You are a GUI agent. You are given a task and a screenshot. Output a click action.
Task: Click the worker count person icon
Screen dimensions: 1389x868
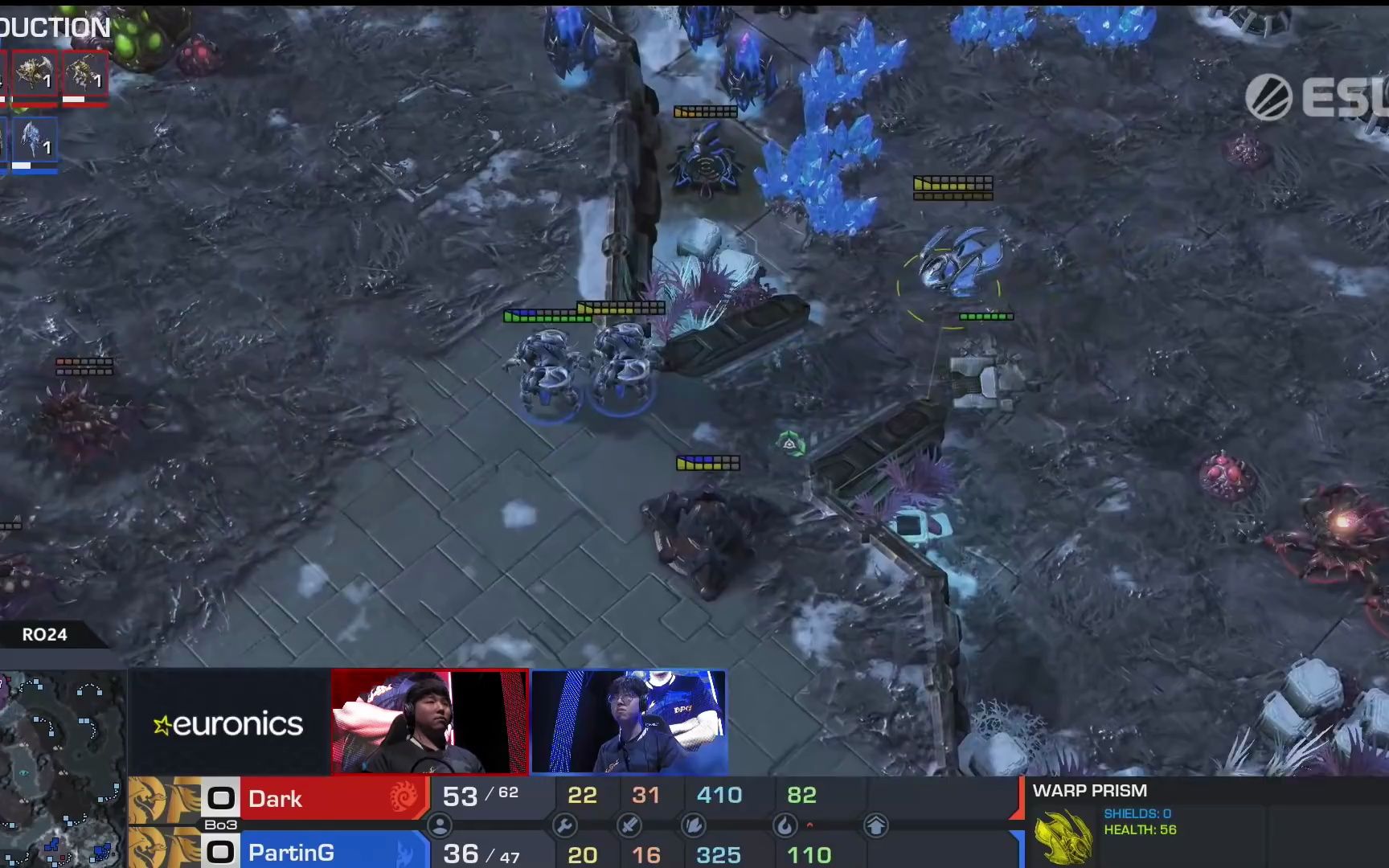click(440, 825)
